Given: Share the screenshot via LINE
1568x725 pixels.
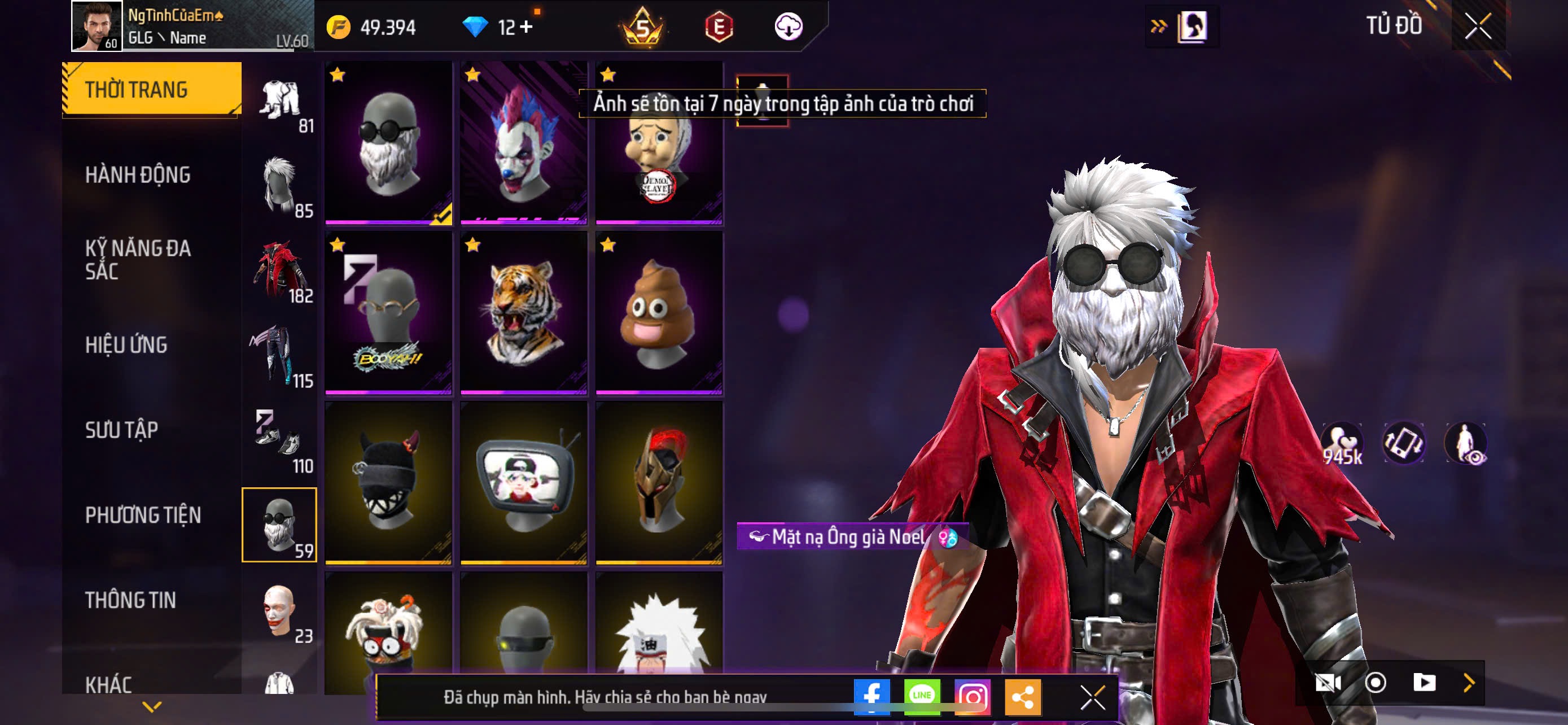Looking at the screenshot, I should coord(922,697).
